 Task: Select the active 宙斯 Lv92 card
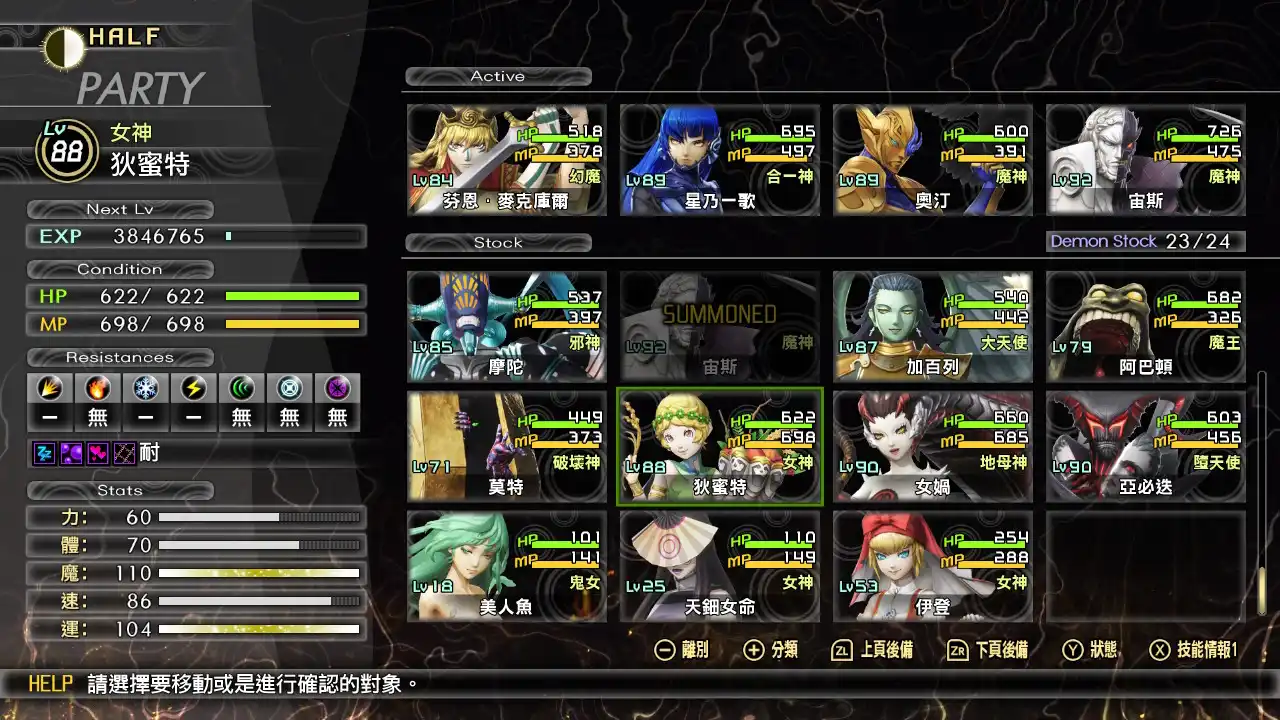1146,160
